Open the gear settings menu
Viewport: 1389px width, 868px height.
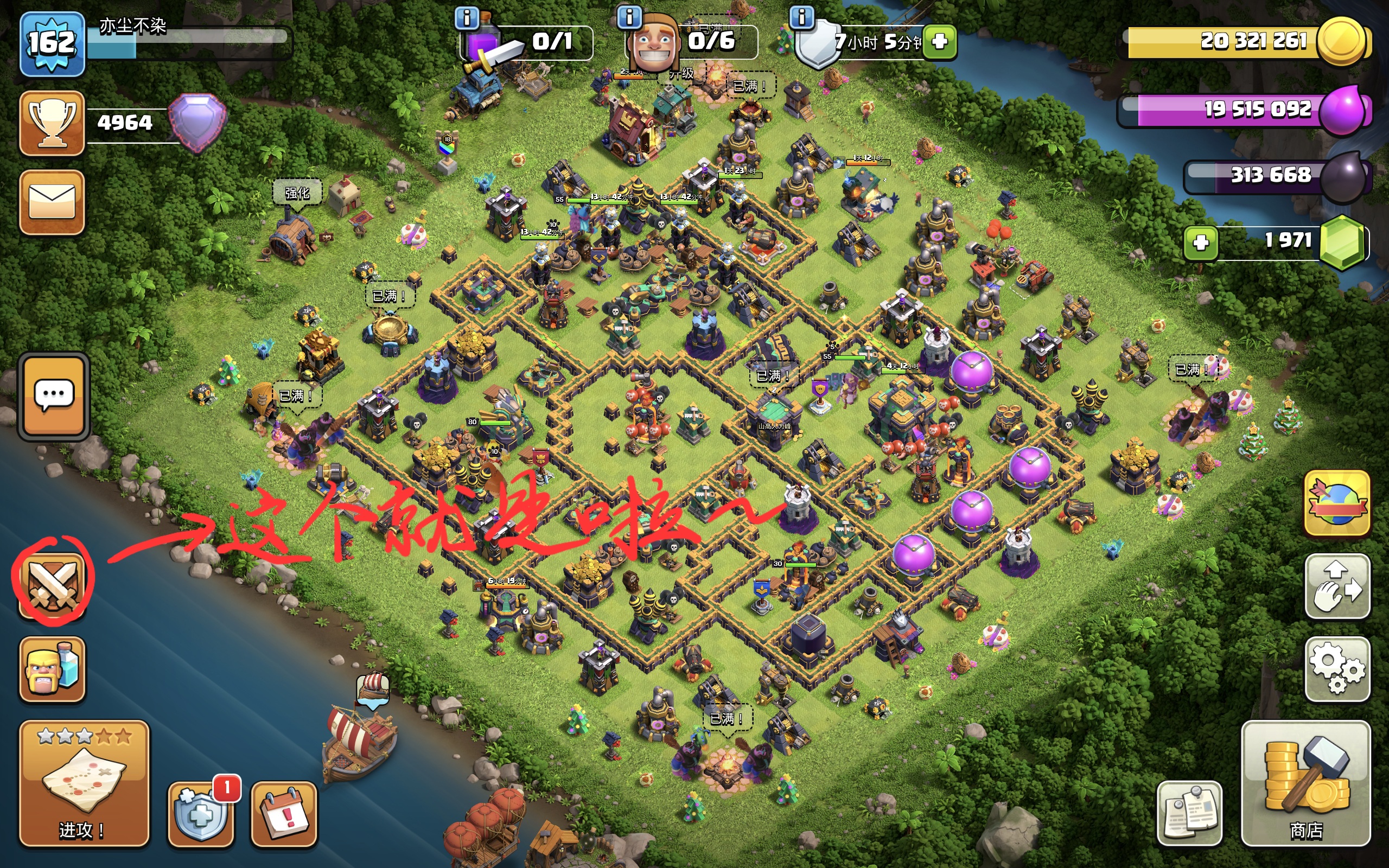[x=1337, y=669]
